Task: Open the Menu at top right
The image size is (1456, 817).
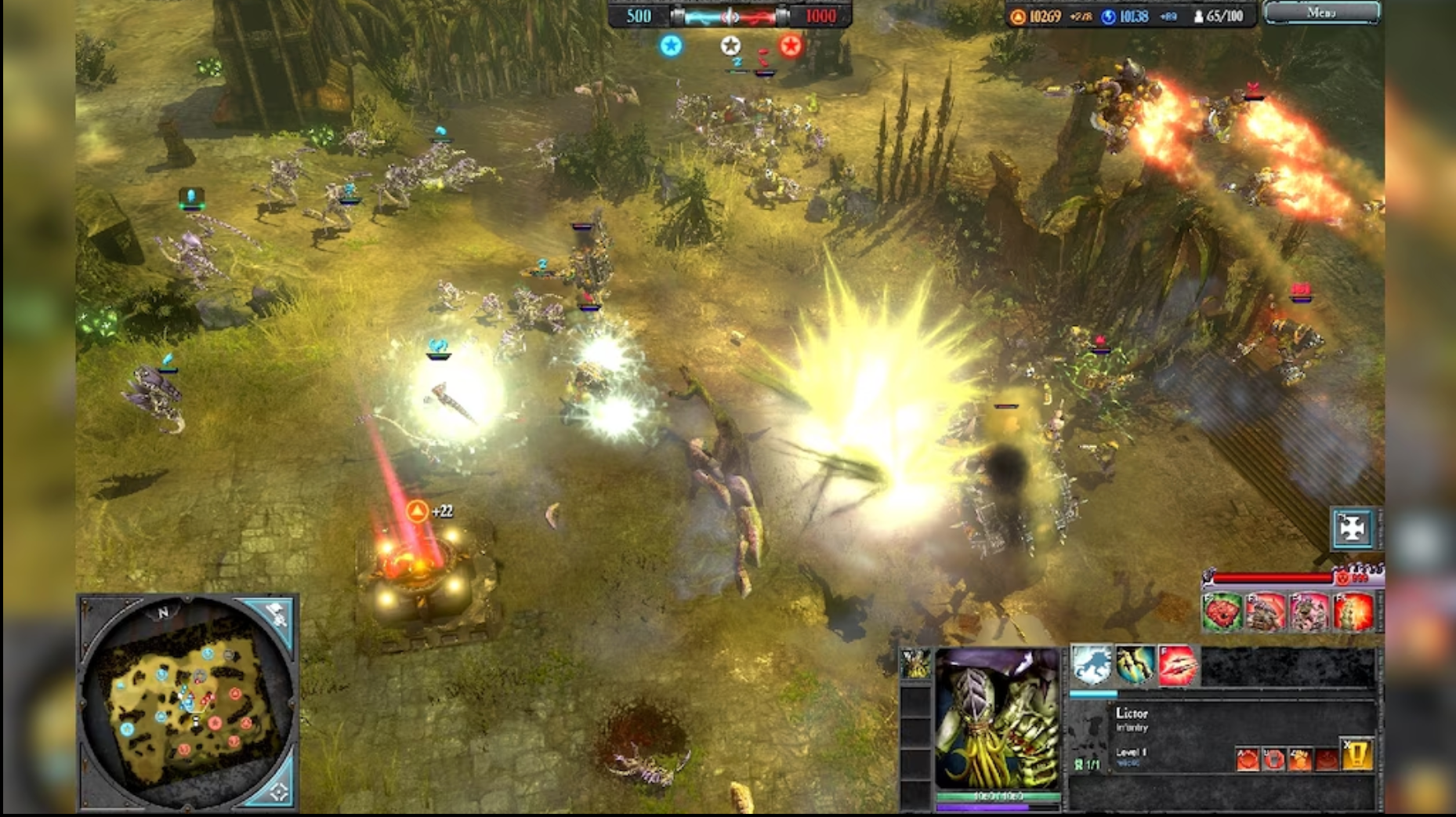Action: 1321,13
